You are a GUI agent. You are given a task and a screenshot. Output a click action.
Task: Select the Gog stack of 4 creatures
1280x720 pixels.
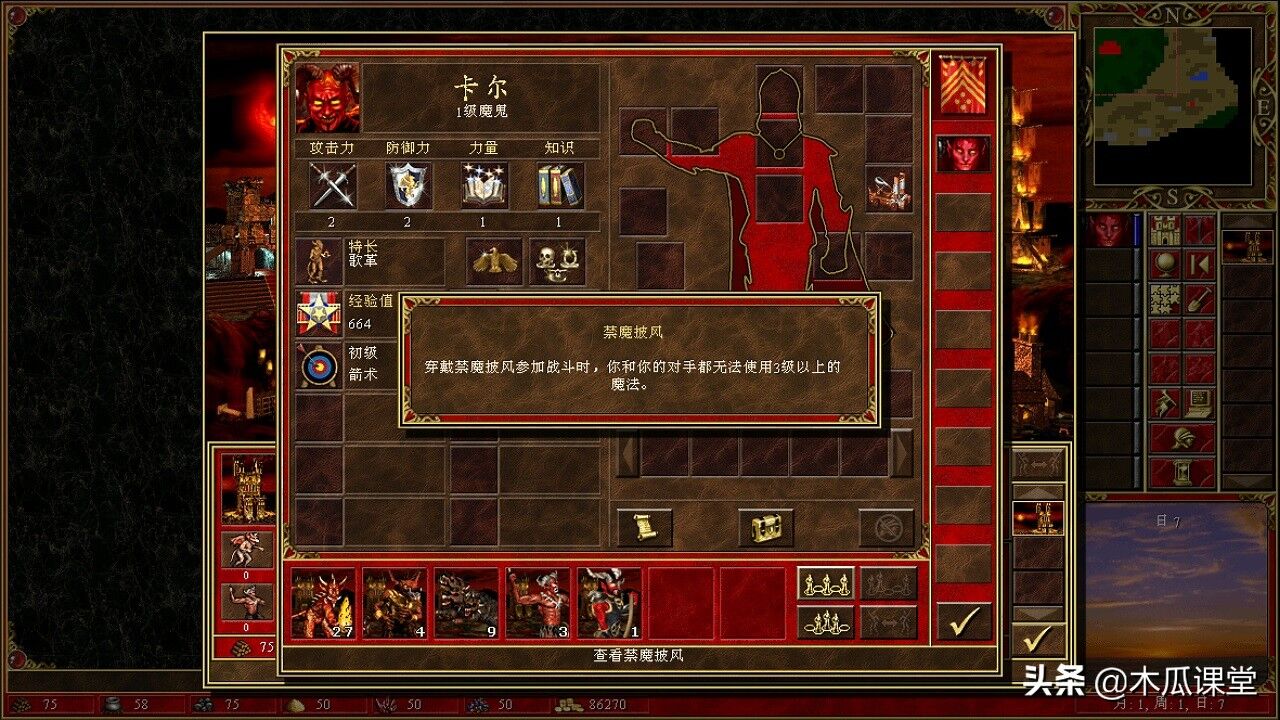[394, 600]
